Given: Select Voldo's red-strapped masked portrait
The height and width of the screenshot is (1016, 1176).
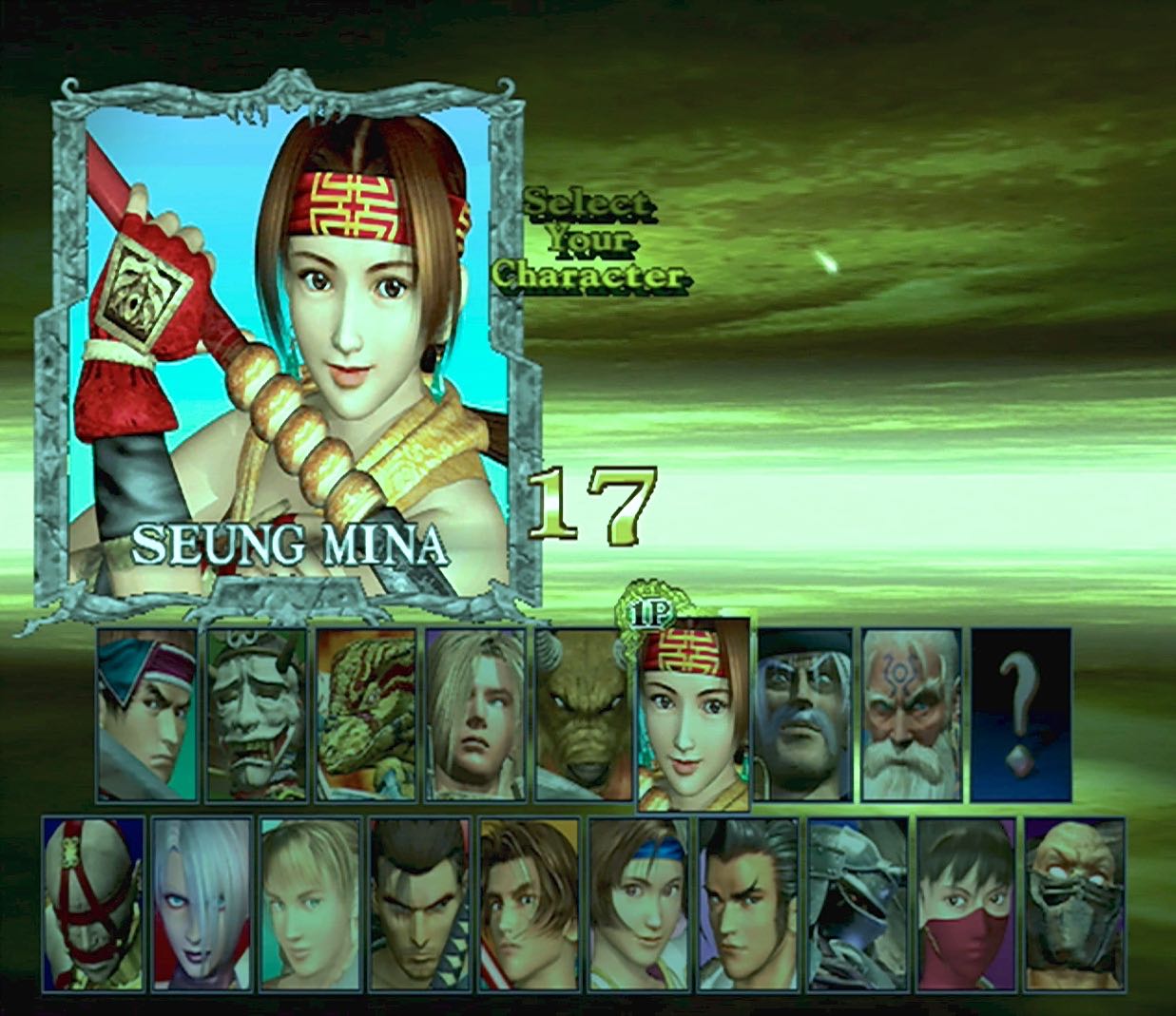Looking at the screenshot, I should click(93, 903).
